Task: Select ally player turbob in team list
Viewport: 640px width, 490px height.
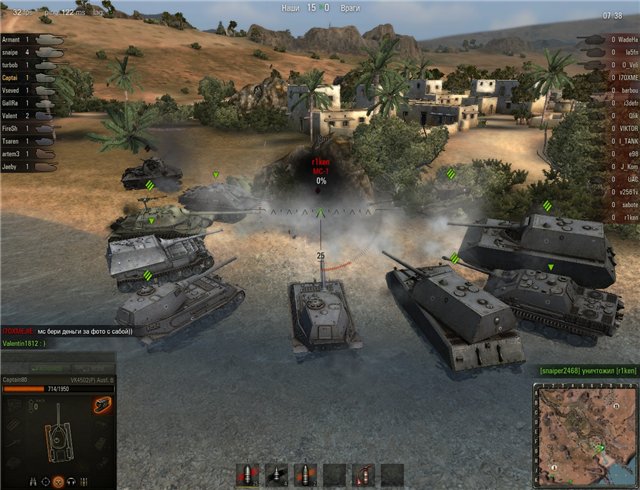Action: click(x=16, y=65)
